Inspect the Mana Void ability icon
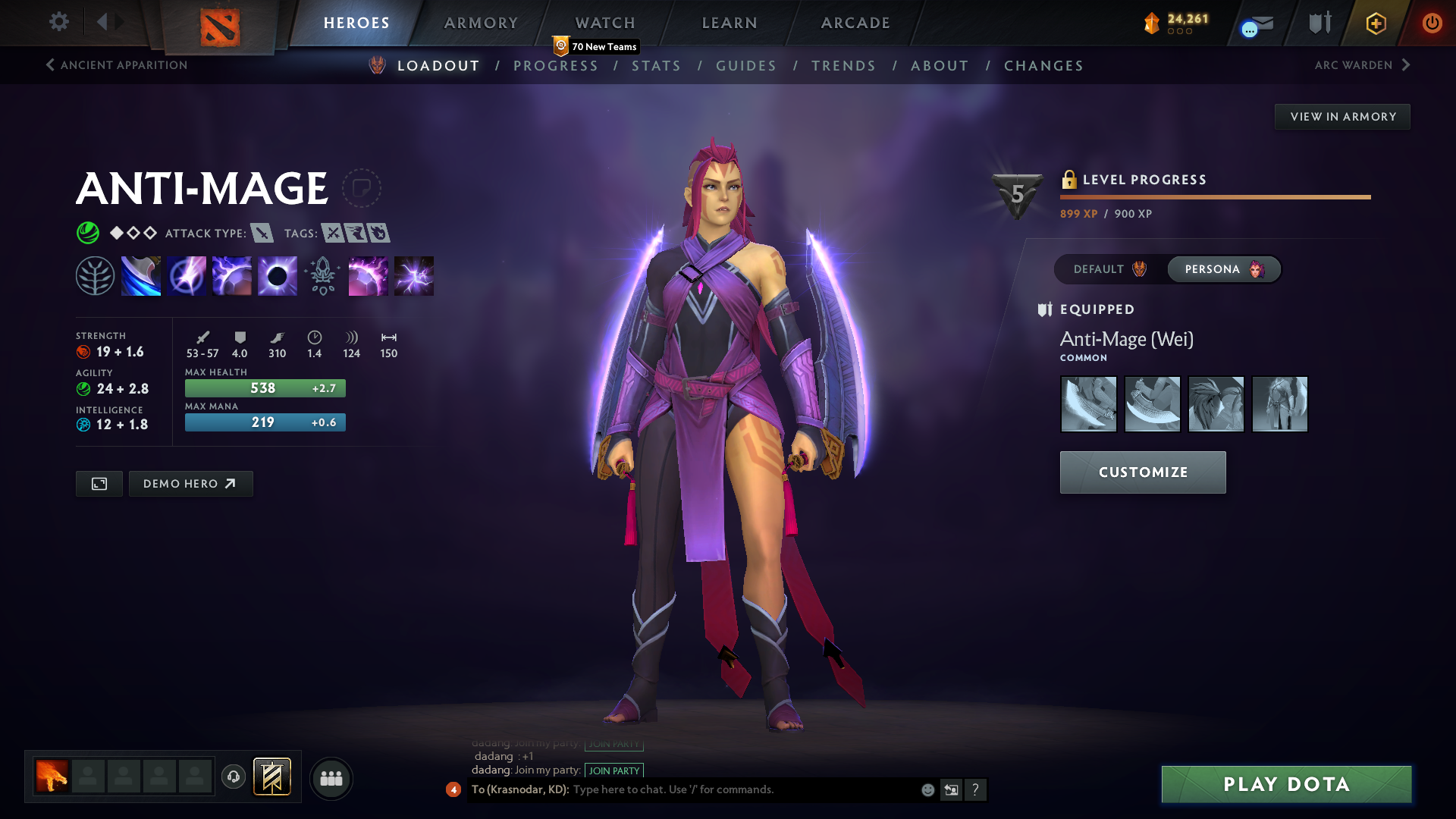 [x=277, y=276]
